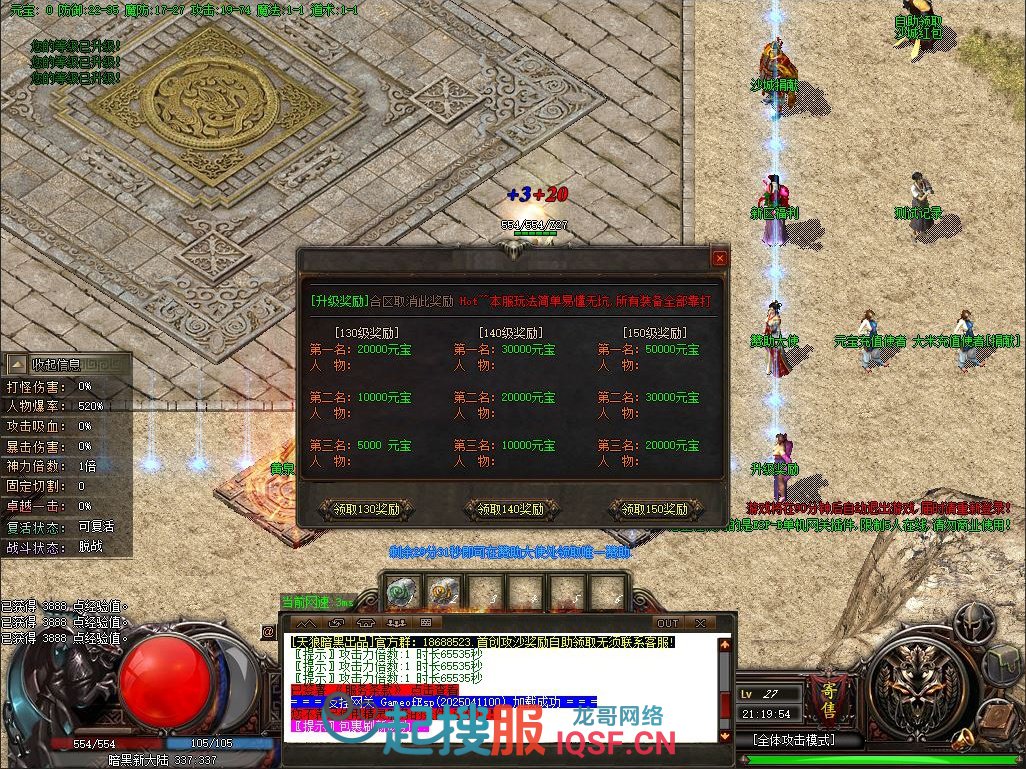Click the golden horn speaker icon

point(963,741)
